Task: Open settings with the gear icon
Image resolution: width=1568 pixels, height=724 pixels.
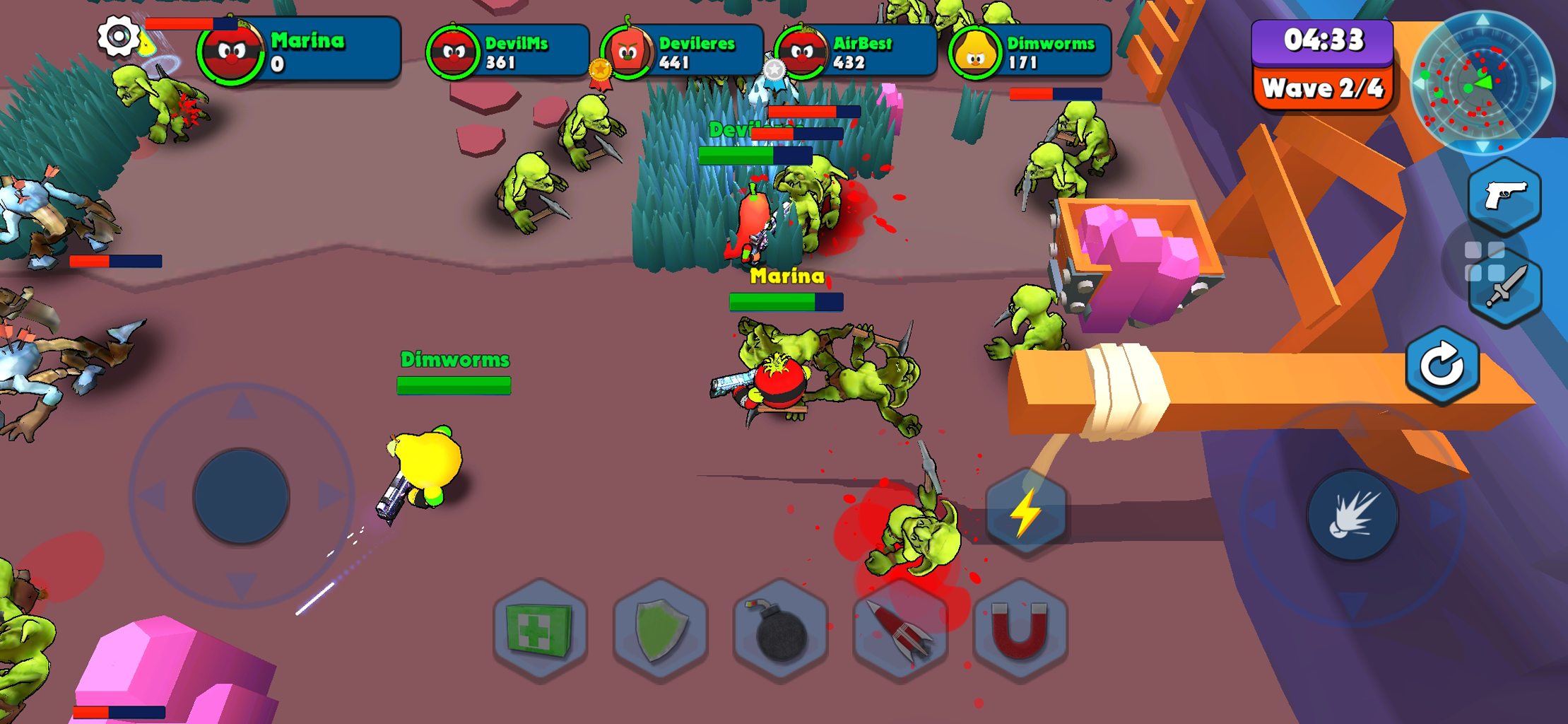Action: [117, 36]
